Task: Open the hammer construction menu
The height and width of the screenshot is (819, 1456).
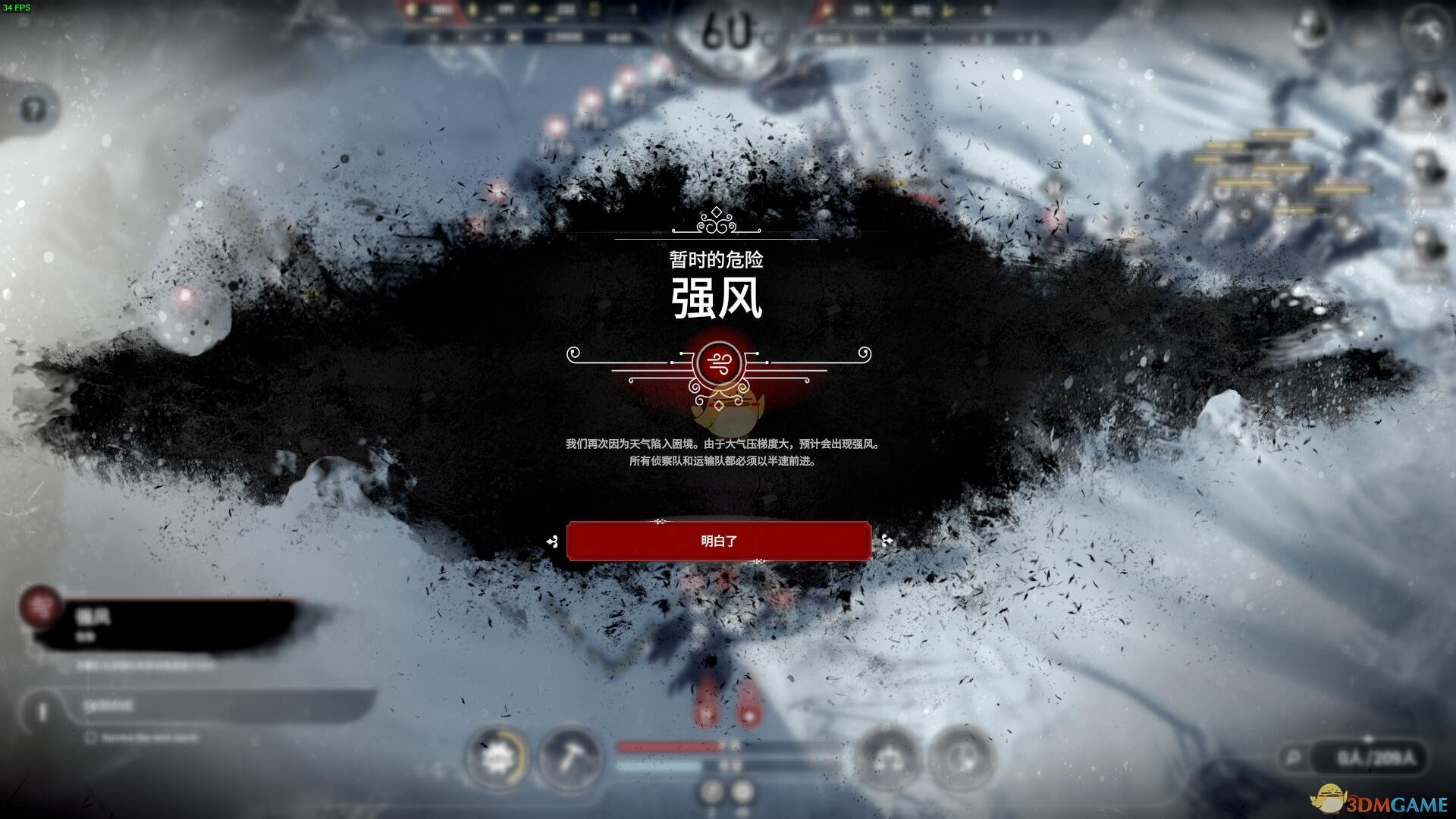Action: click(570, 756)
